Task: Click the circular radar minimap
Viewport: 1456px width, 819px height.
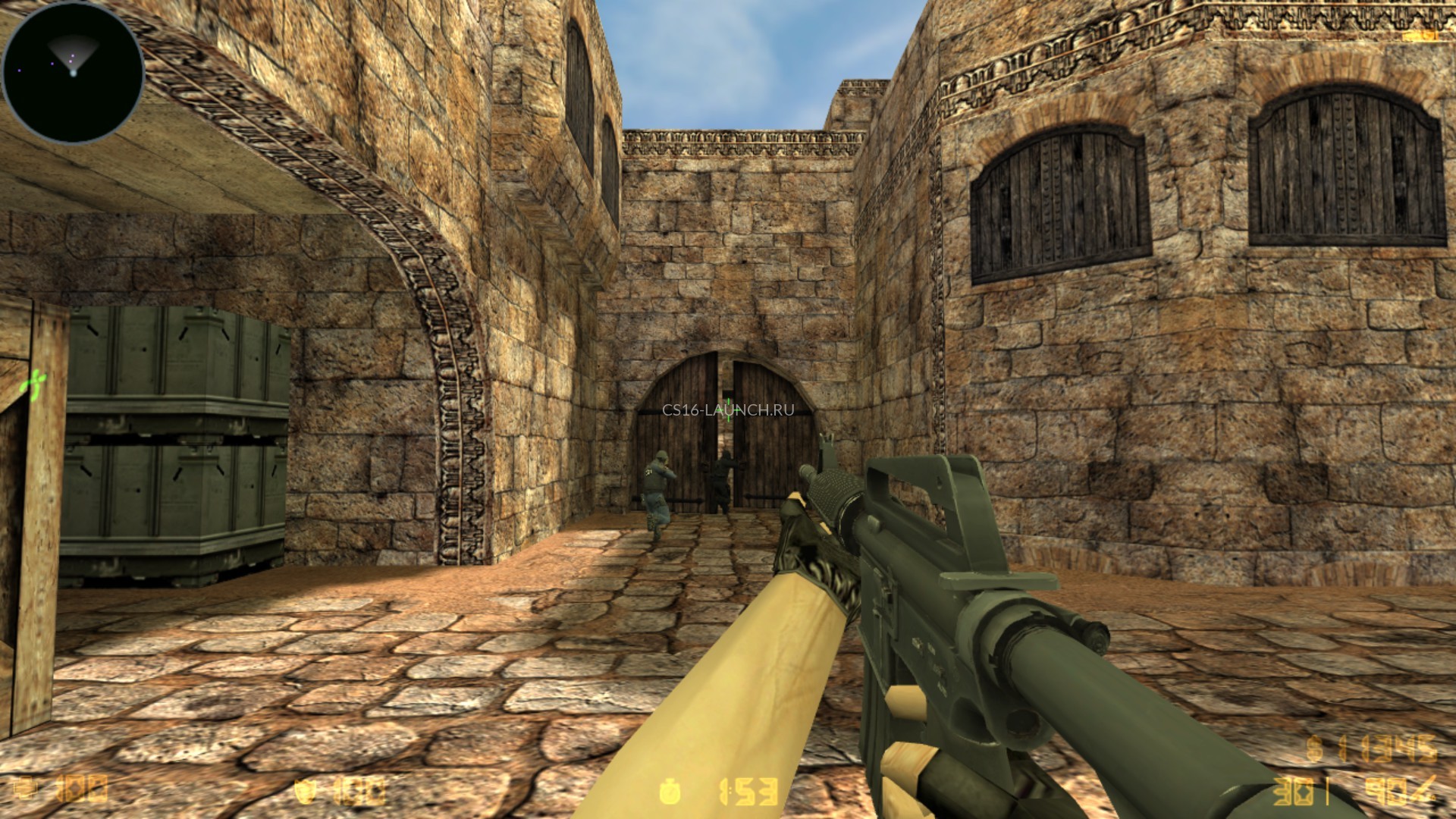Action: (x=73, y=71)
